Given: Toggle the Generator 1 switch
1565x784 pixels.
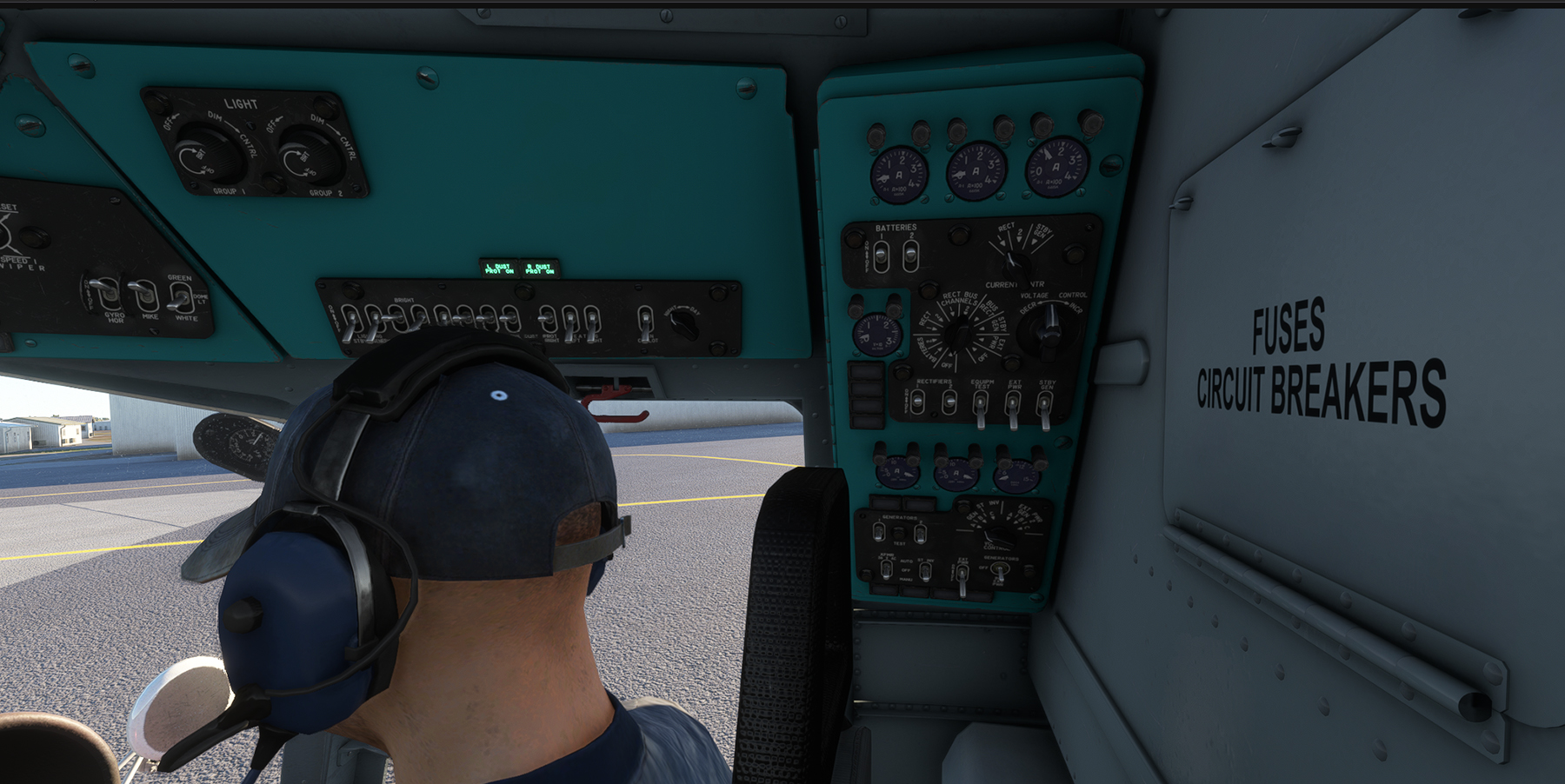Looking at the screenshot, I should click(x=879, y=531).
